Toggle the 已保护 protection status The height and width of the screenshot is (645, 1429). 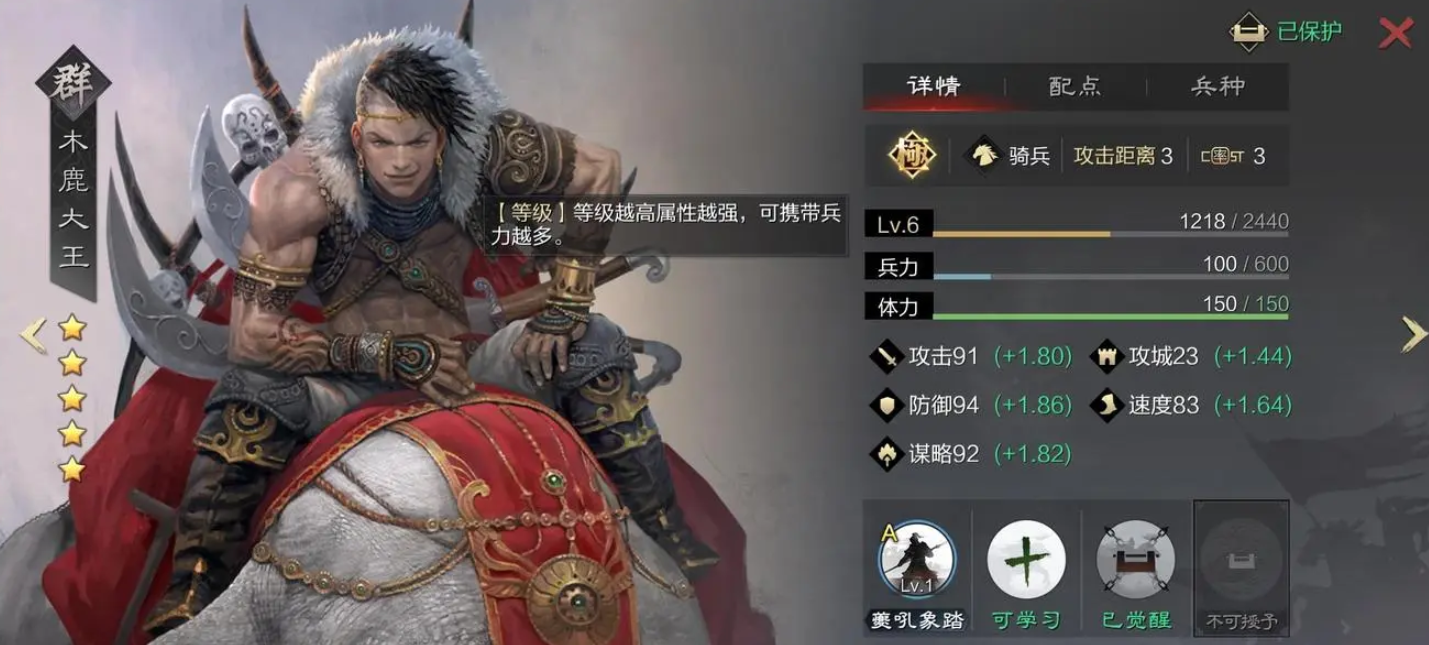pyautogui.click(x=1286, y=32)
